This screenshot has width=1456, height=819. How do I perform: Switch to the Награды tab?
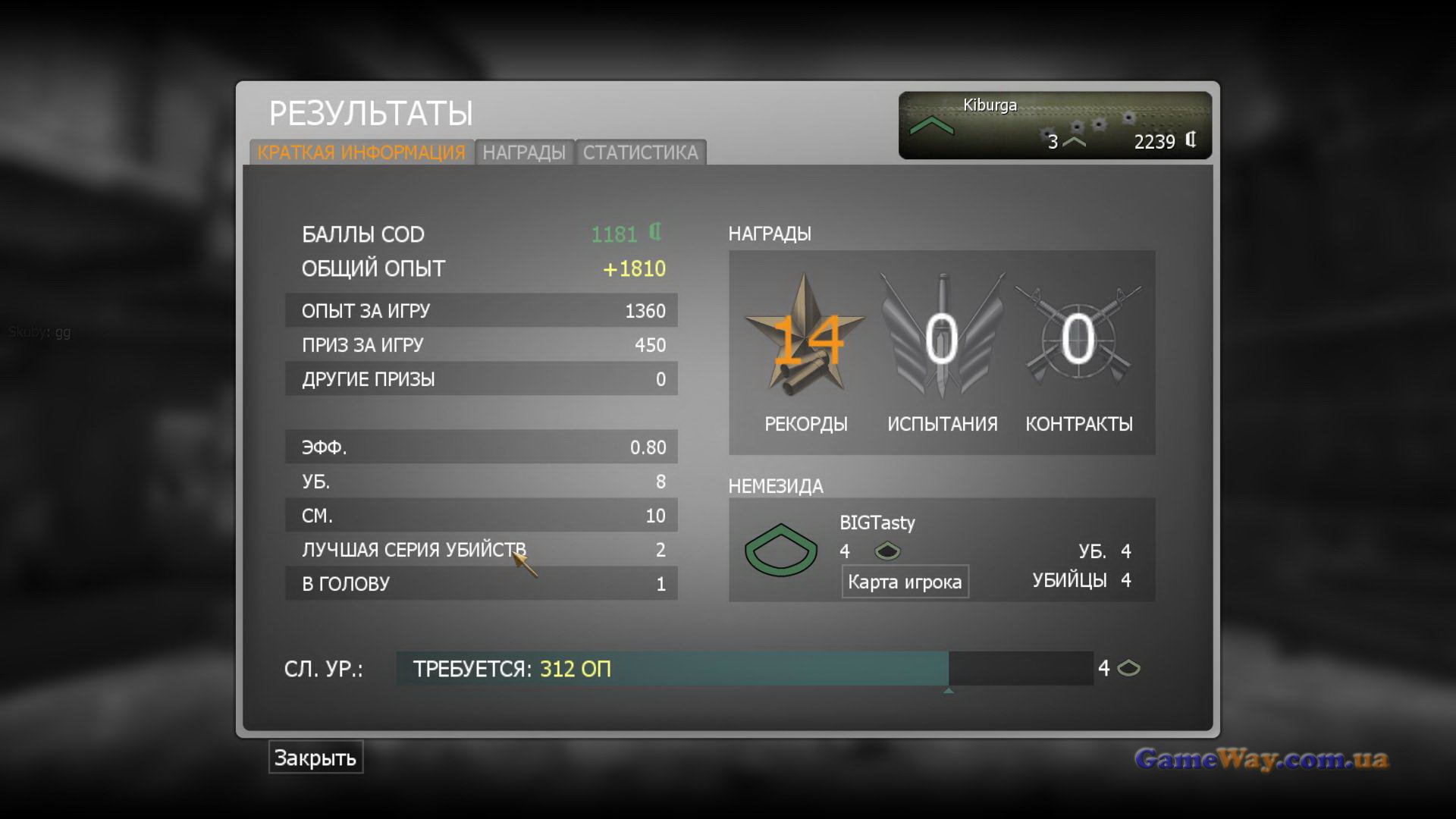pyautogui.click(x=524, y=152)
